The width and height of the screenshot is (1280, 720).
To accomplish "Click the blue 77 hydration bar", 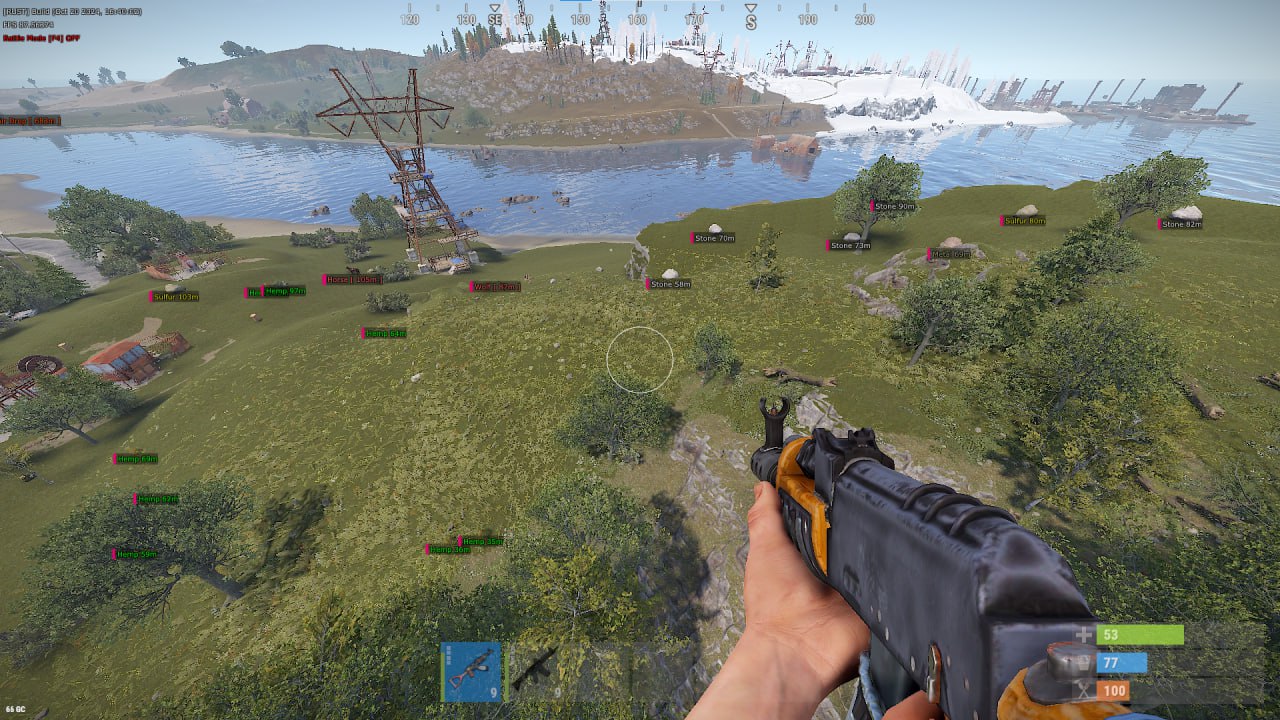I will (1120, 662).
